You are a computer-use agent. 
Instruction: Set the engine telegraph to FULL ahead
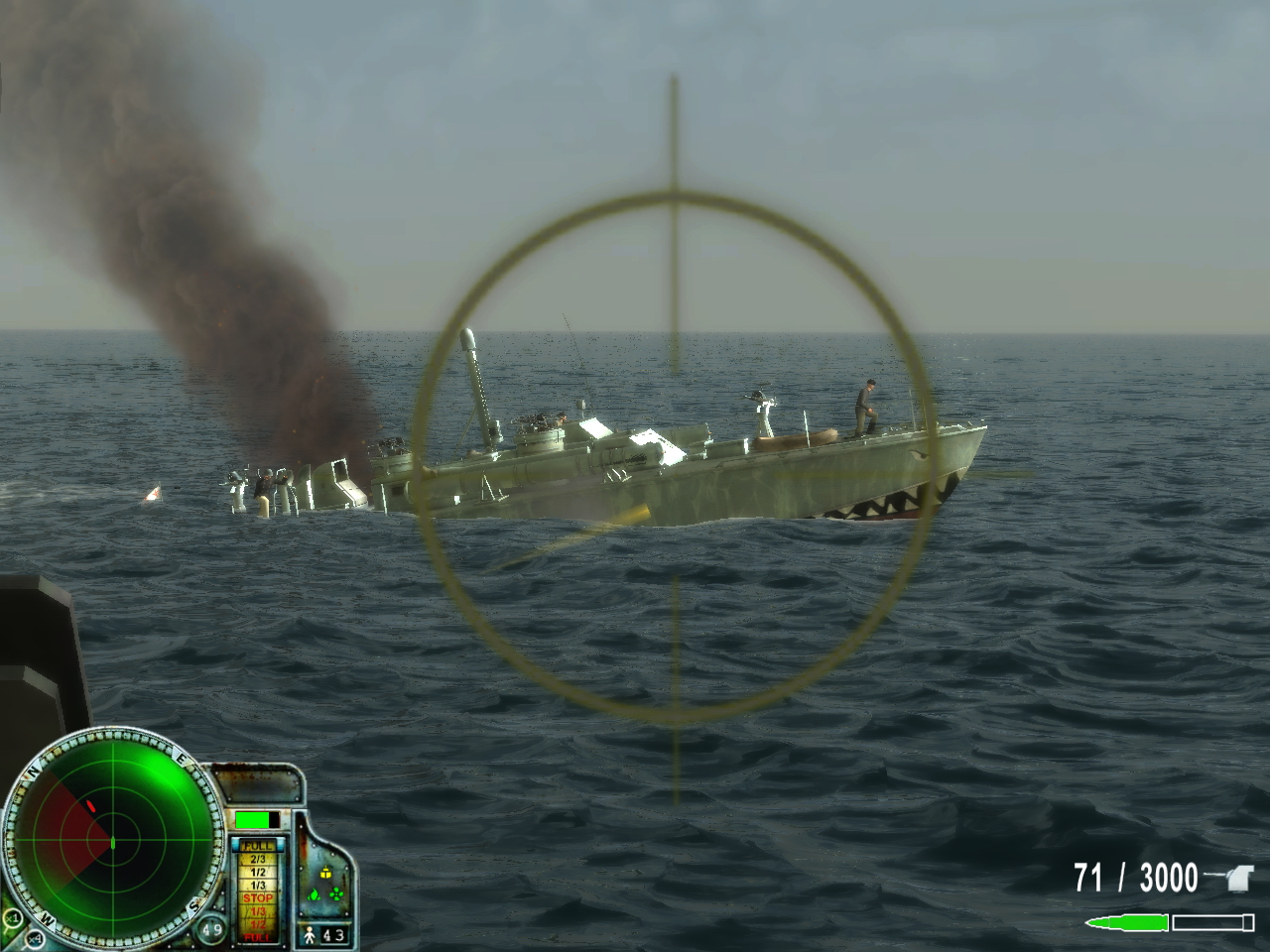[258, 846]
